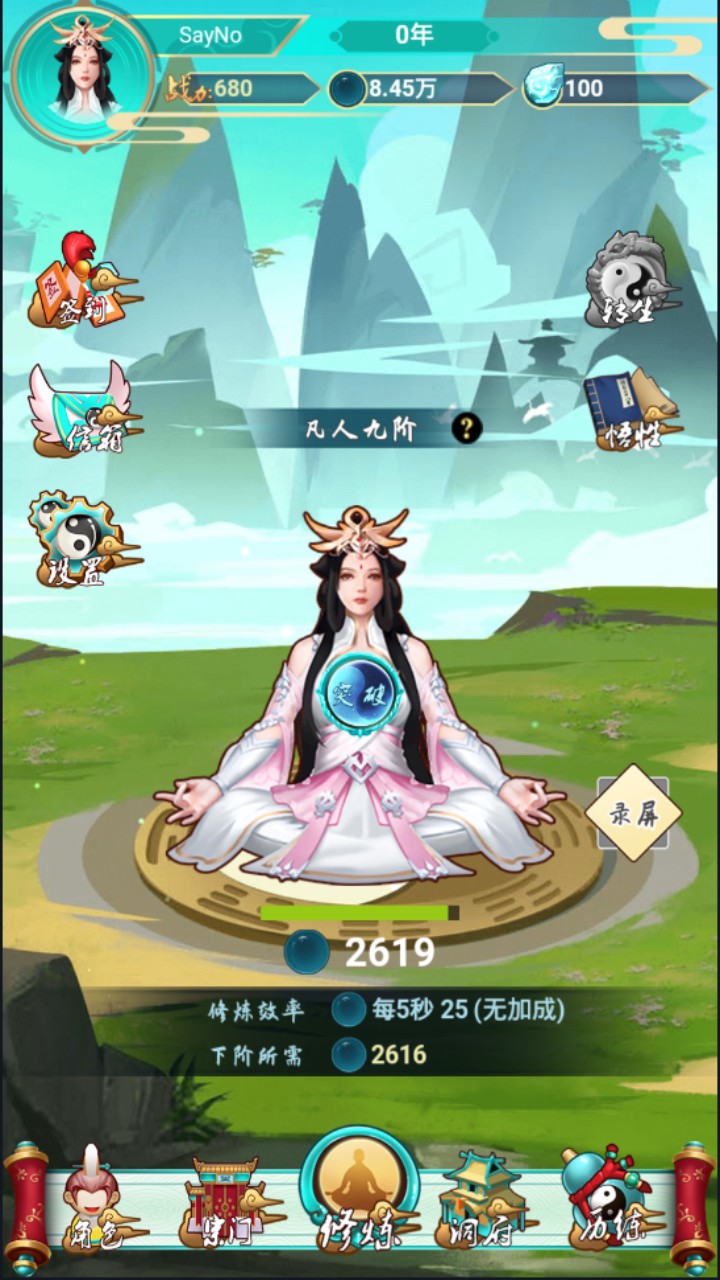Open the 转生 reincarnation icon
720x1280 pixels.
click(x=630, y=280)
